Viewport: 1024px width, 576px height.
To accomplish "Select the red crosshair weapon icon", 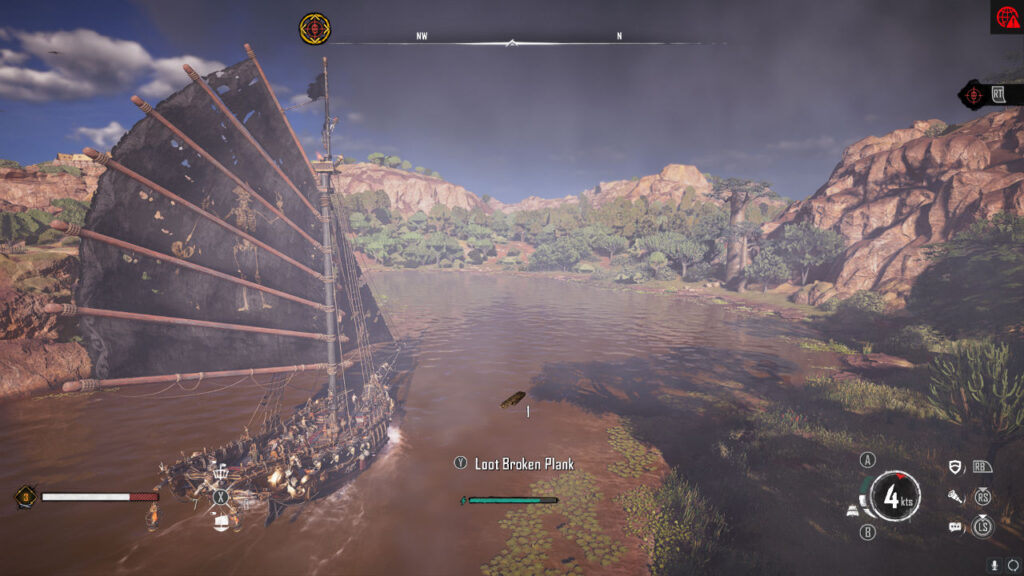I will [x=974, y=95].
